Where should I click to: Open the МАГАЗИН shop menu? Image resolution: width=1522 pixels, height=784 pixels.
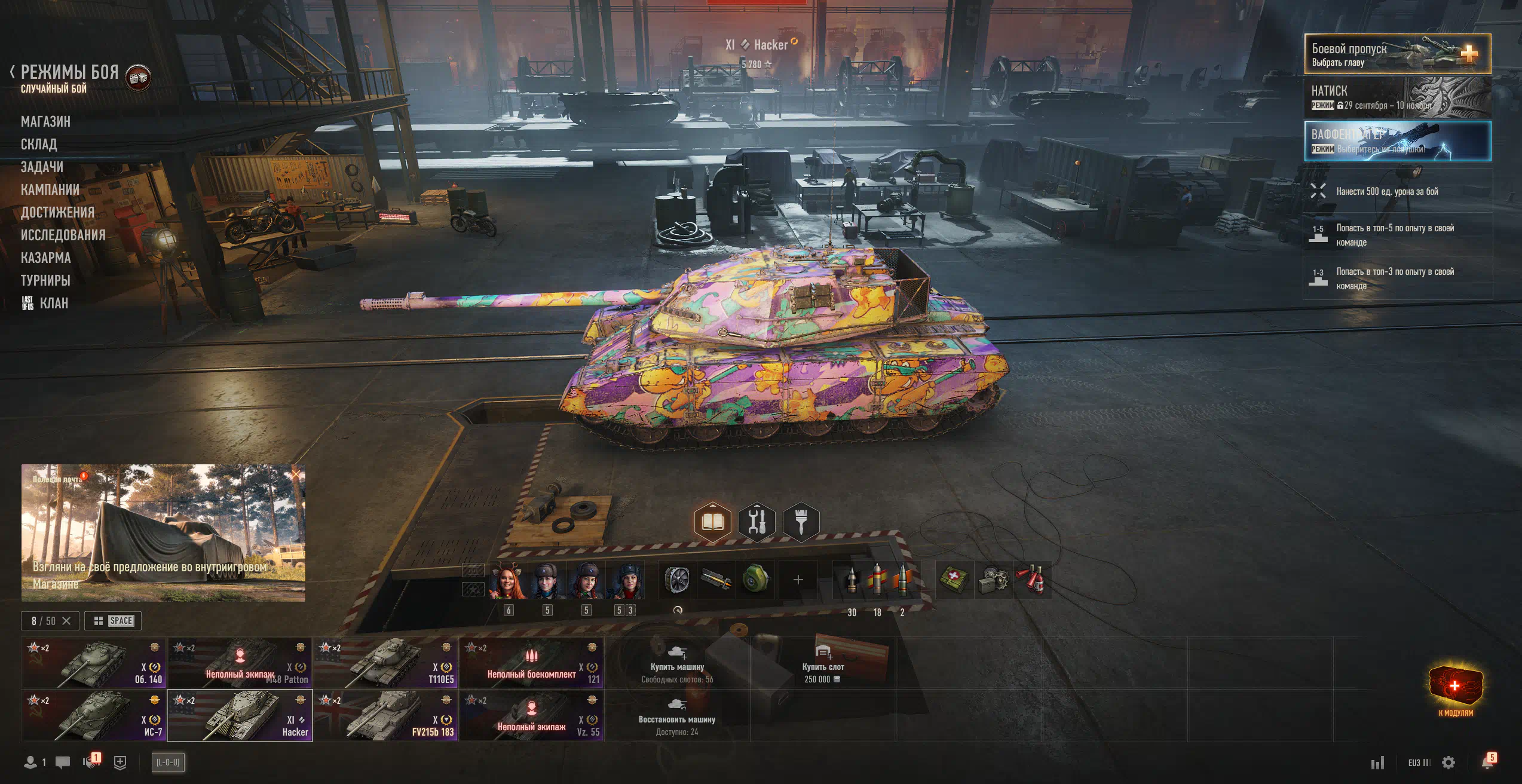(45, 122)
